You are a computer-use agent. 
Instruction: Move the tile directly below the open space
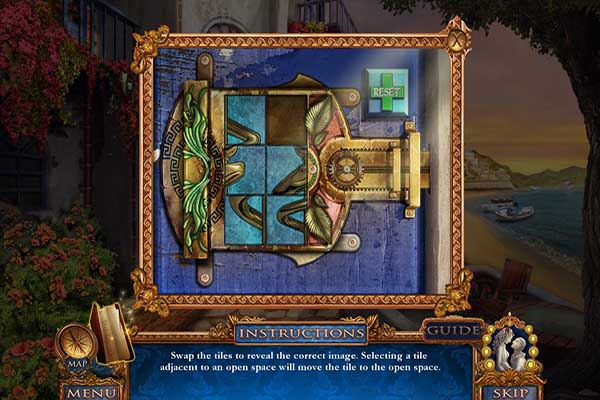pos(287,170)
